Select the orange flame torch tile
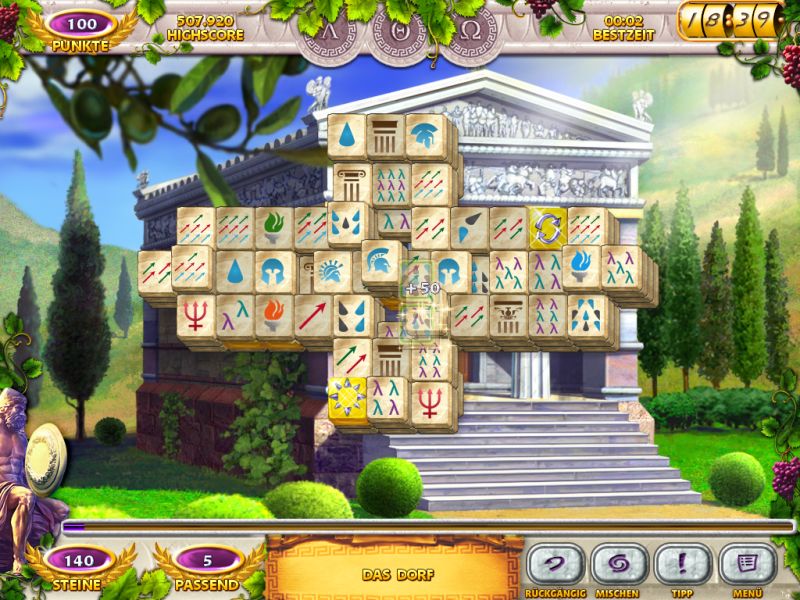Image resolution: width=800 pixels, height=600 pixels. pyautogui.click(x=273, y=313)
